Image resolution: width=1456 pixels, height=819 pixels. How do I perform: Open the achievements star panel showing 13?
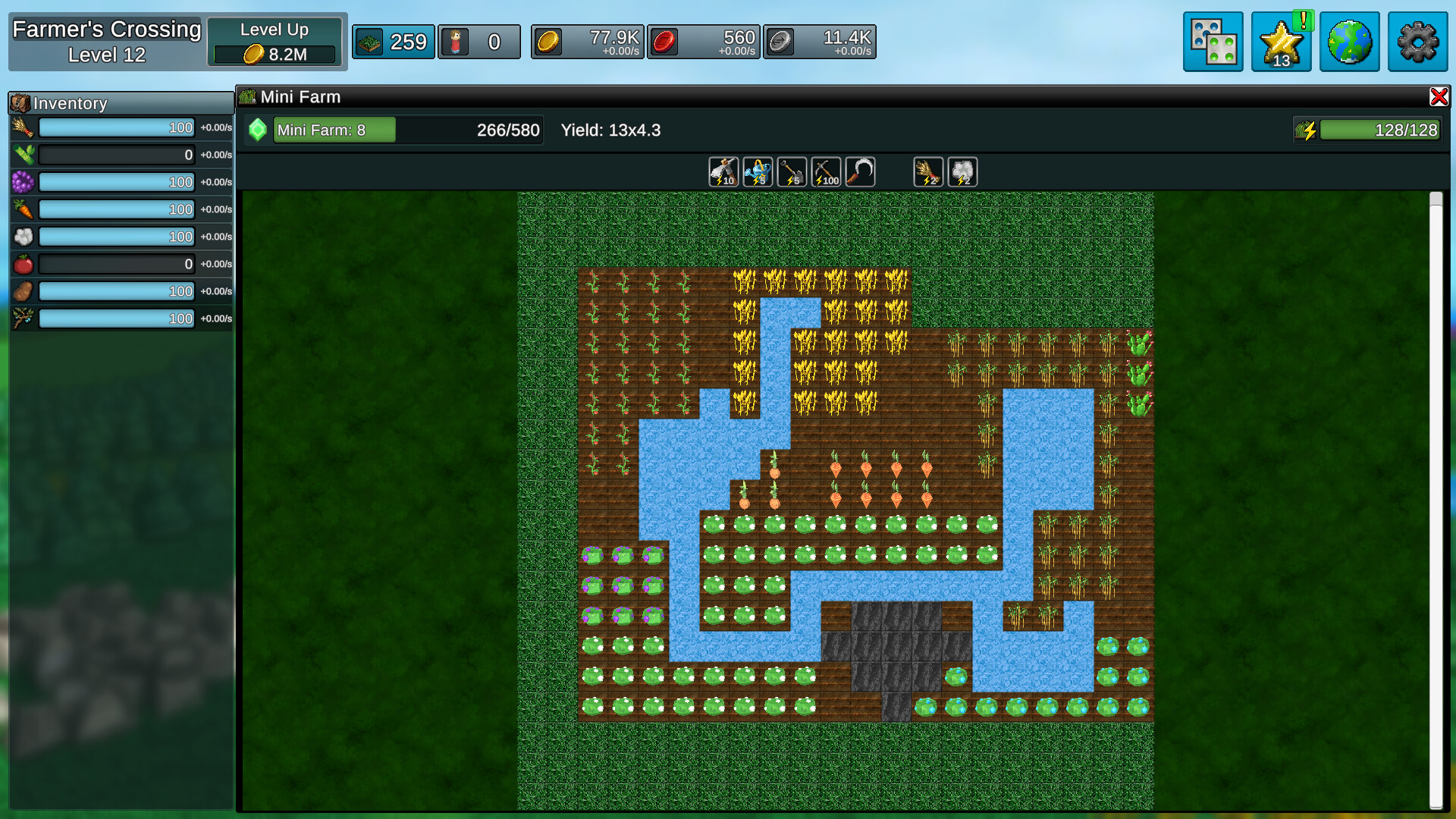click(1281, 42)
